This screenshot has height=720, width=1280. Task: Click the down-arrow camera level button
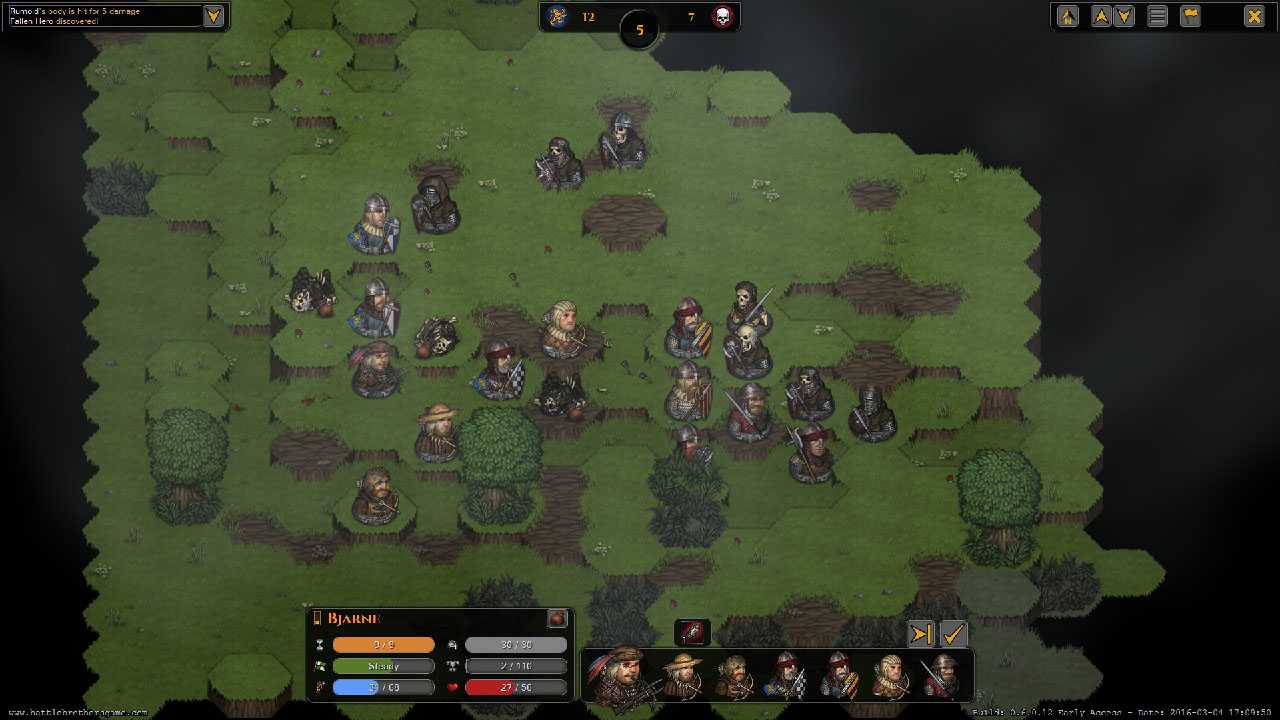pyautogui.click(x=1124, y=16)
